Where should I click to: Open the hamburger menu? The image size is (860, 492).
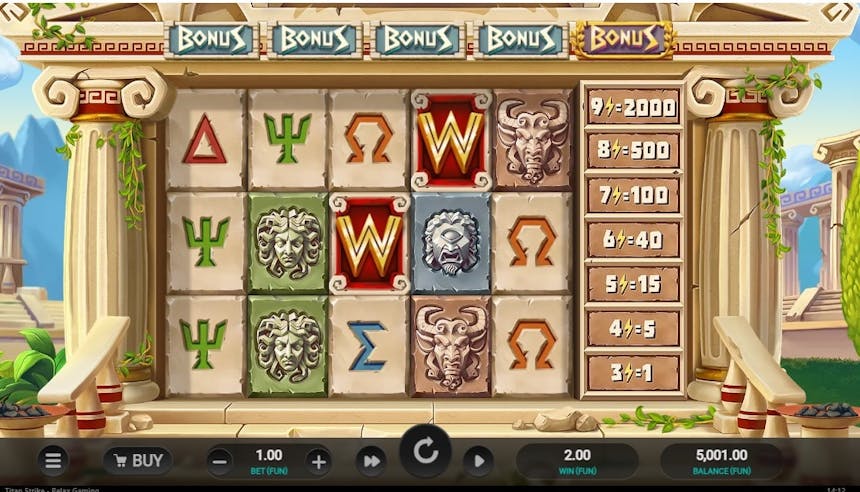coord(53,461)
